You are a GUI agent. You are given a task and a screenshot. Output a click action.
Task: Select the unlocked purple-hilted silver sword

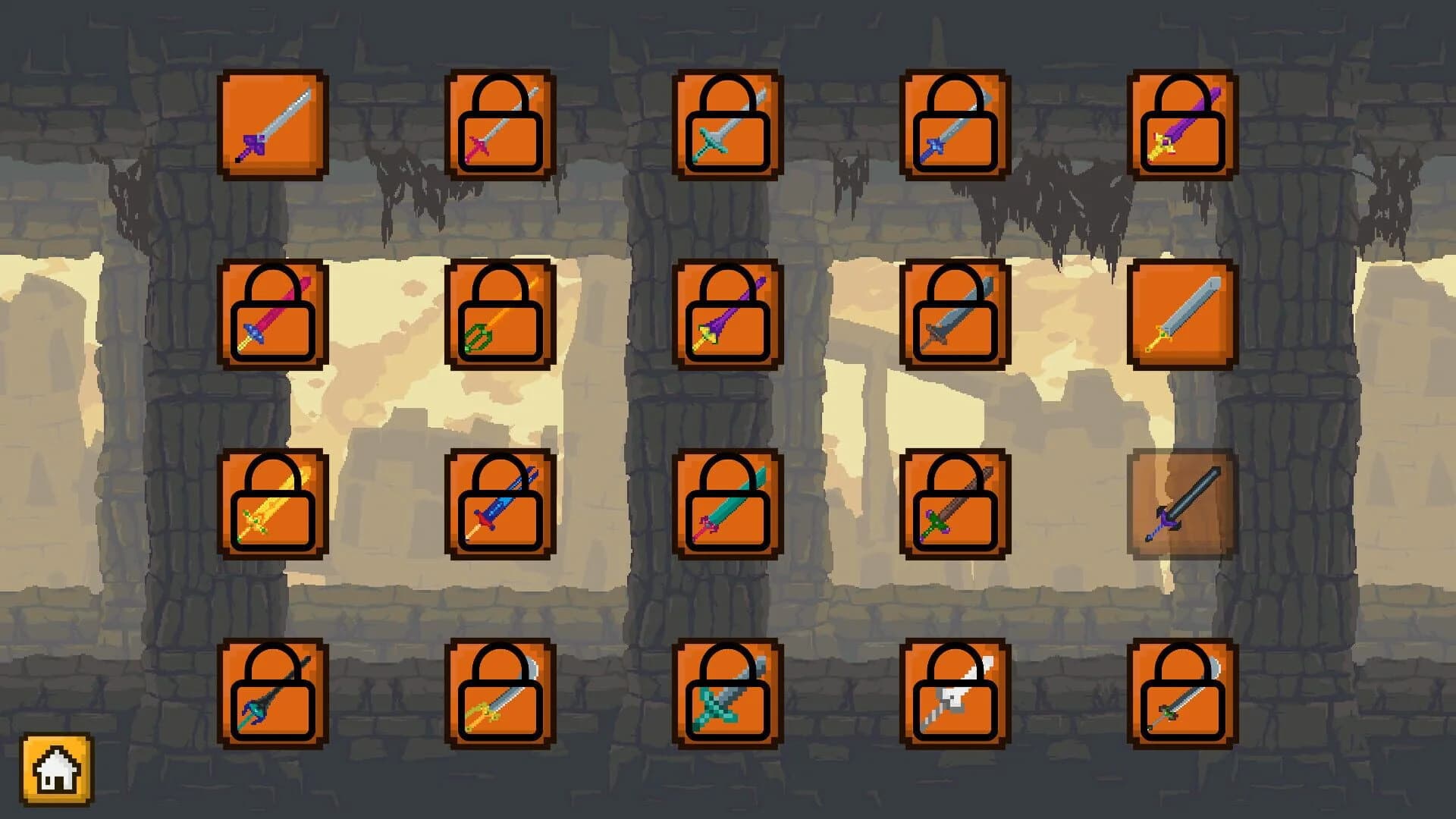click(x=273, y=125)
